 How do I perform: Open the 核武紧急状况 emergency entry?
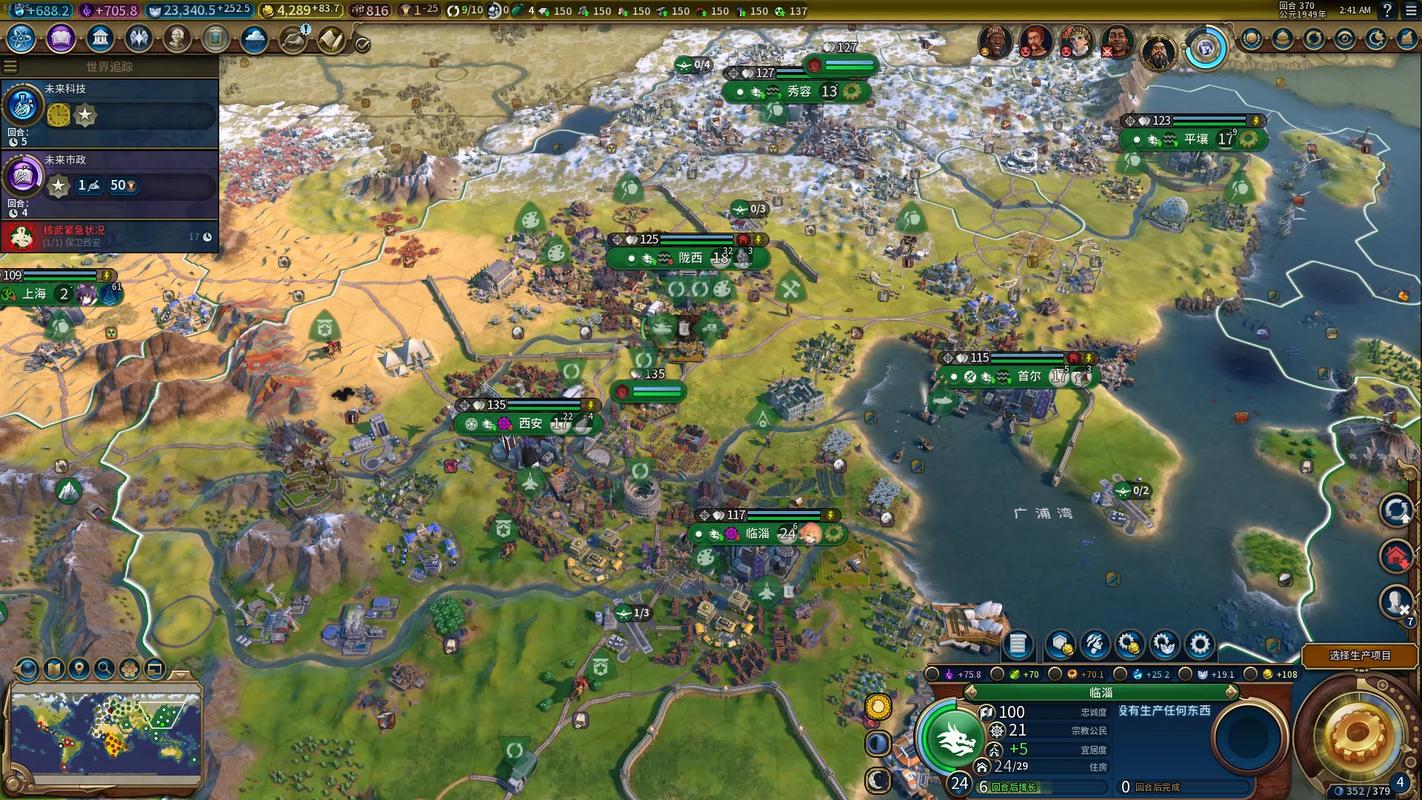tap(110, 236)
